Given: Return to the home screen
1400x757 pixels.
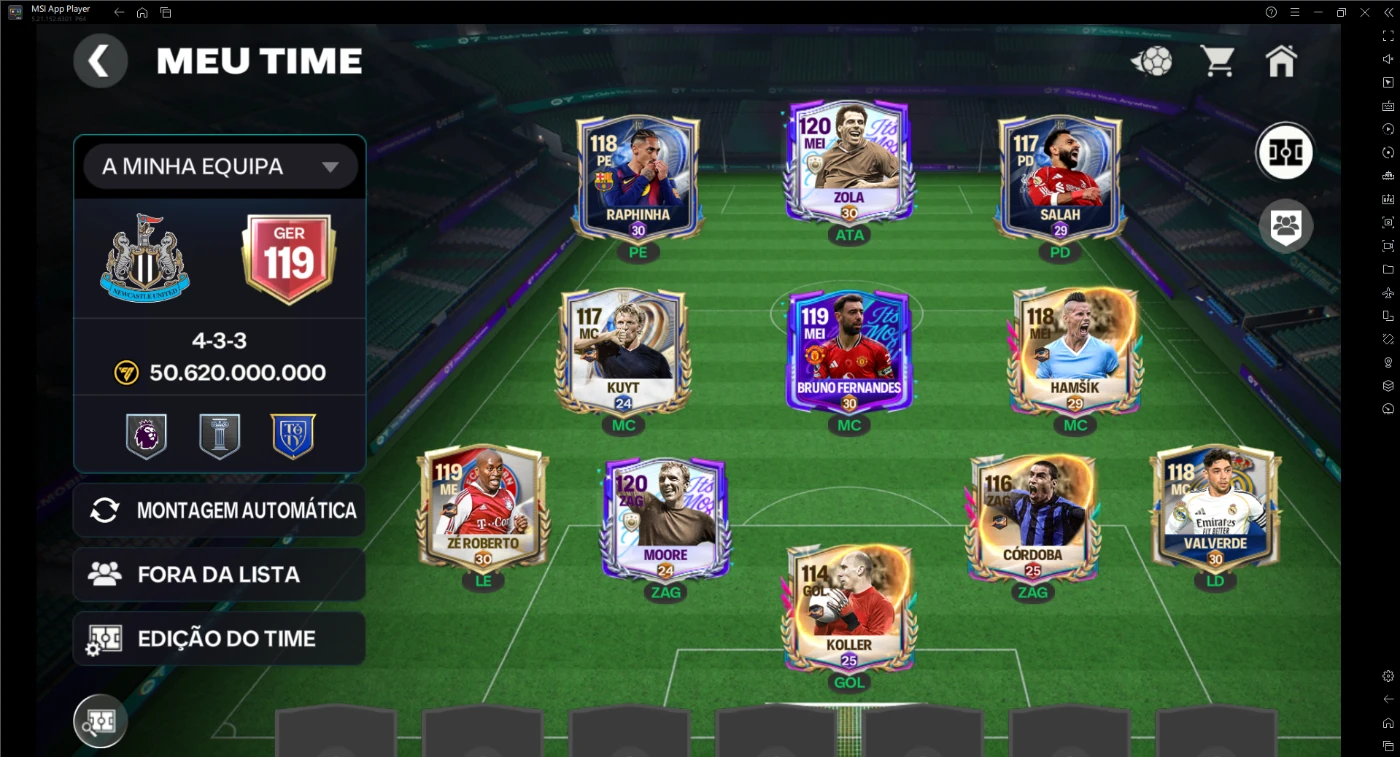Looking at the screenshot, I should pos(1281,61).
